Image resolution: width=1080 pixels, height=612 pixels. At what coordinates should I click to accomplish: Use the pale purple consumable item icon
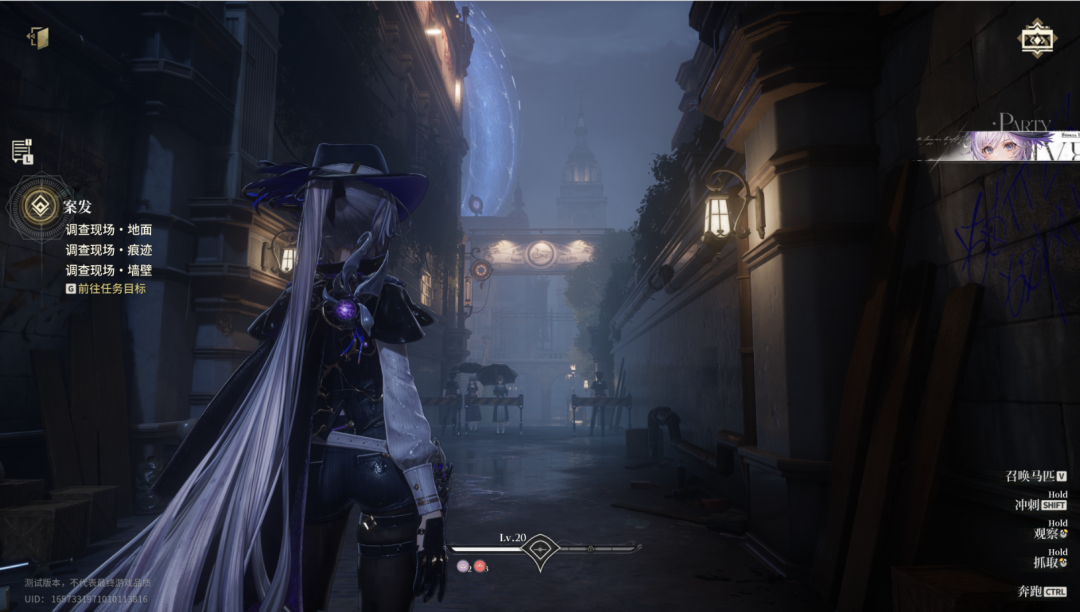coord(463,567)
